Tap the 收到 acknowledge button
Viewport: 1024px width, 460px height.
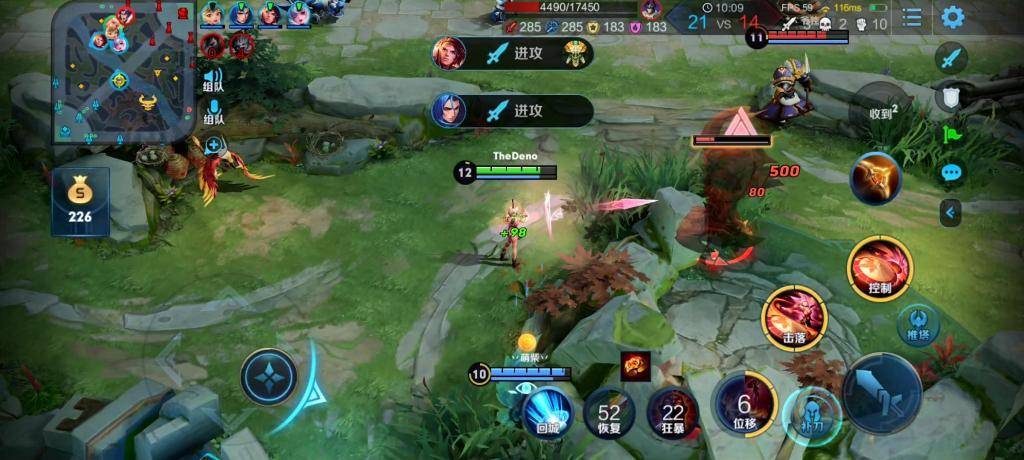(881, 113)
